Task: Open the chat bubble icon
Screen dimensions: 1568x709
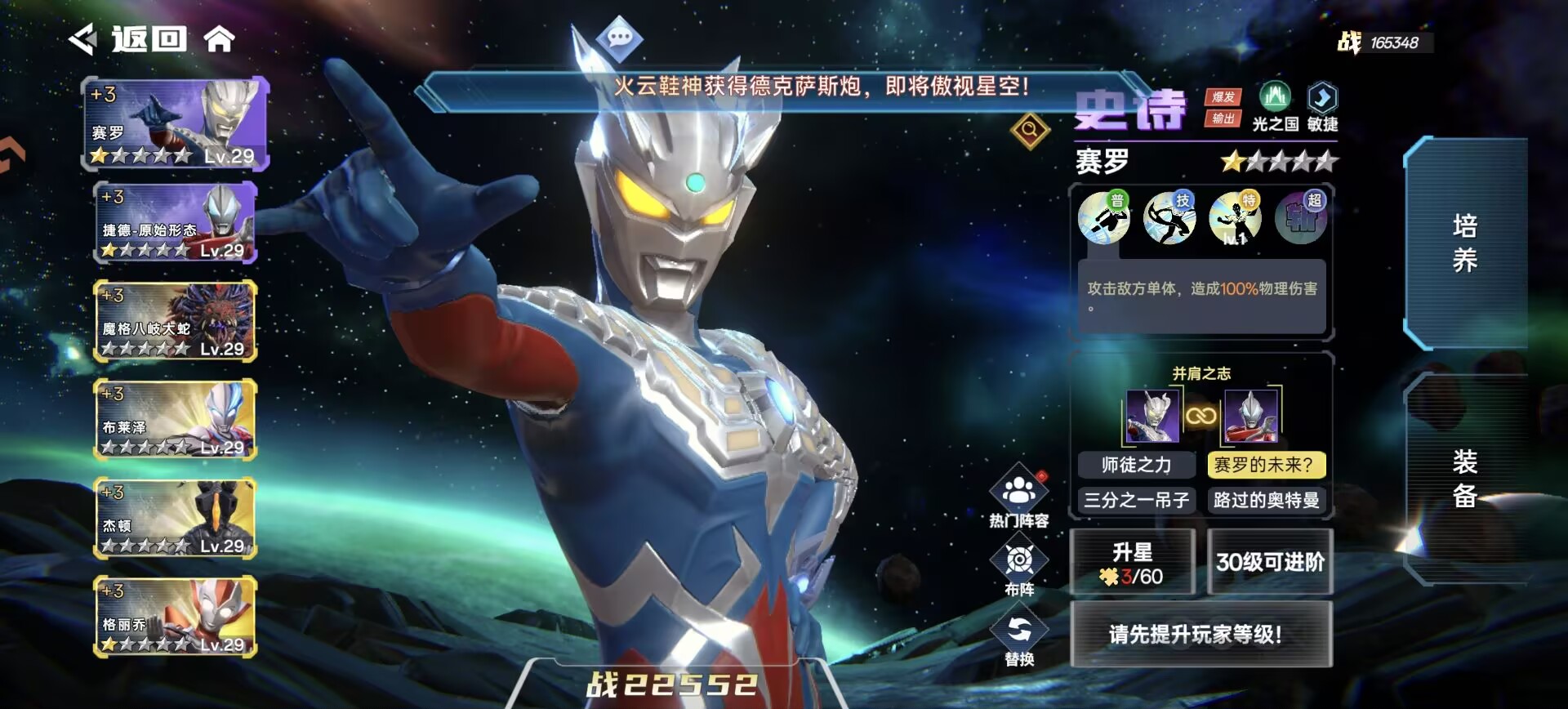Action: [620, 38]
